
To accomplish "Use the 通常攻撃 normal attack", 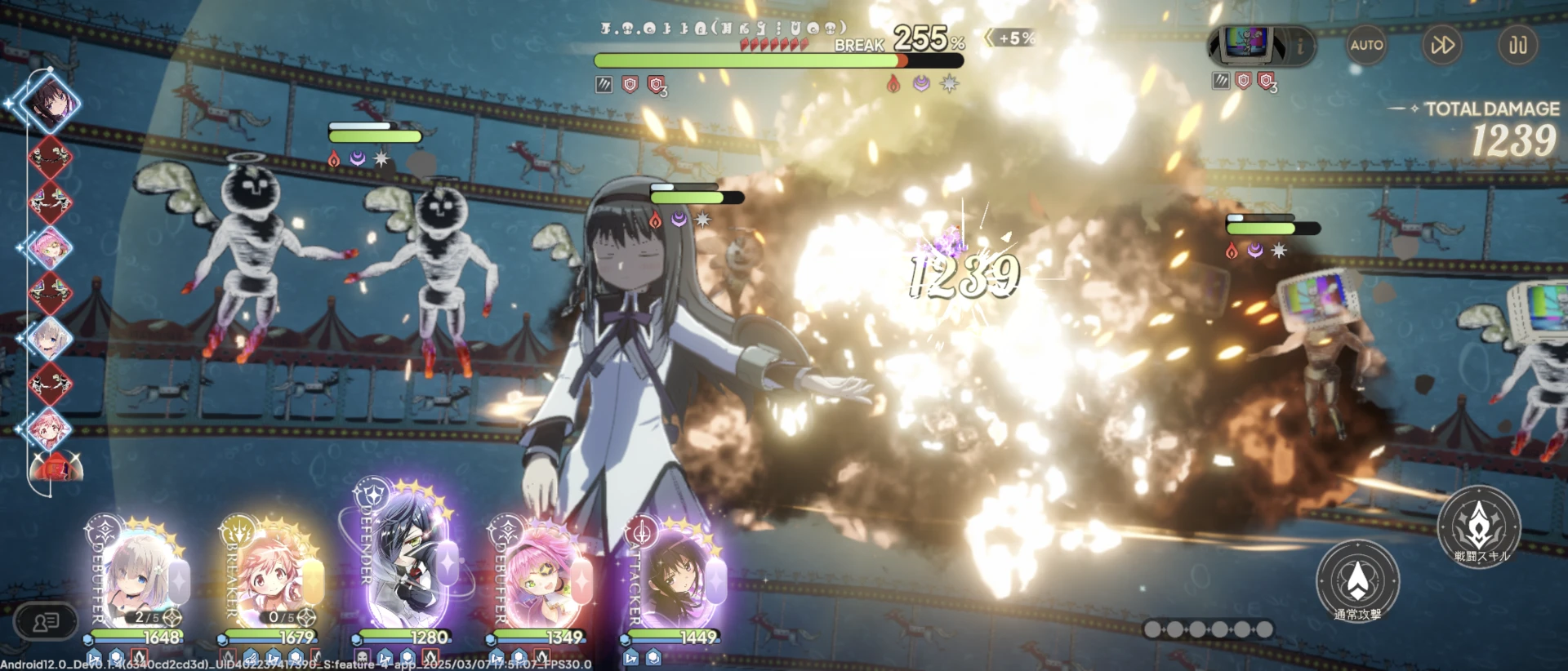I will pyautogui.click(x=1357, y=581).
